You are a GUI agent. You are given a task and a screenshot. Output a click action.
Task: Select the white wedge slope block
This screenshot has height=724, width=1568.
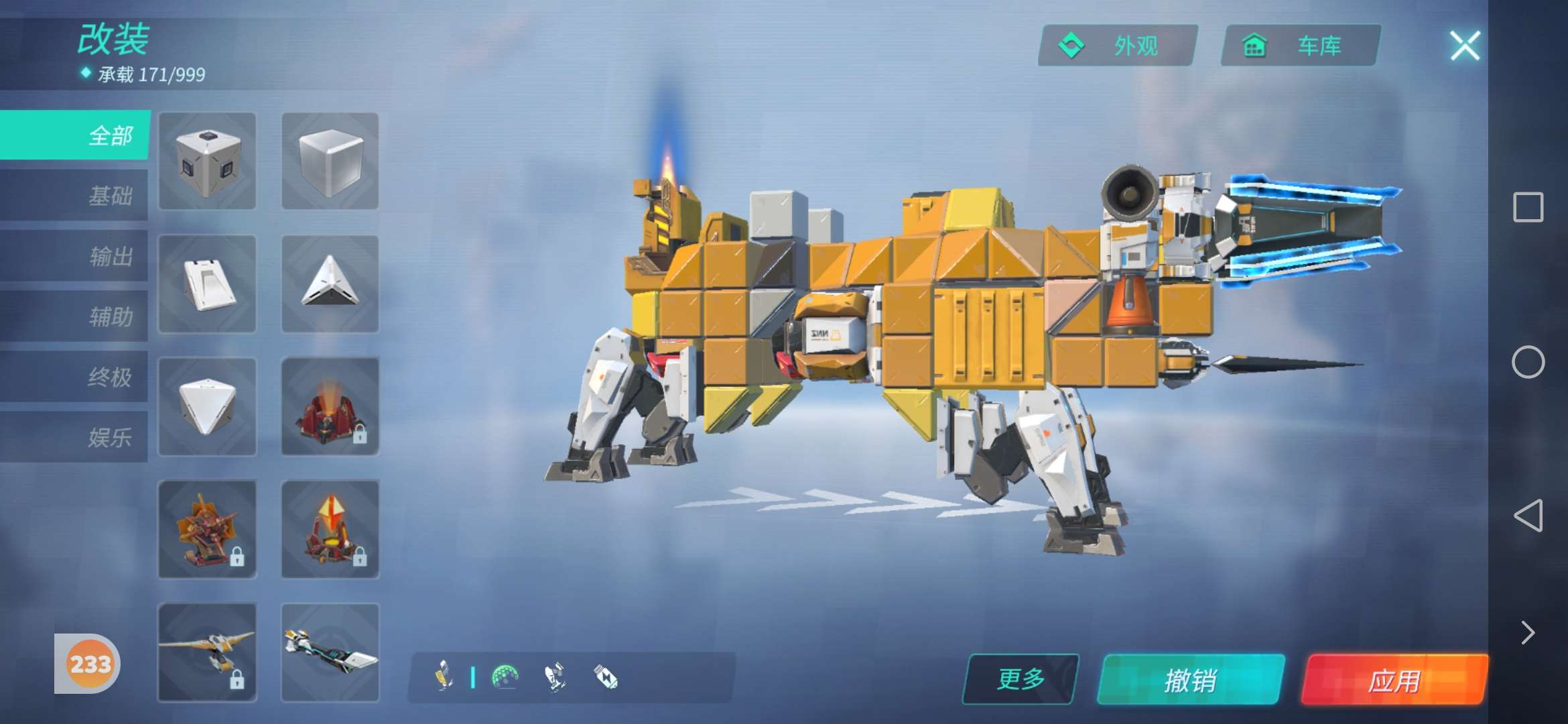point(208,284)
